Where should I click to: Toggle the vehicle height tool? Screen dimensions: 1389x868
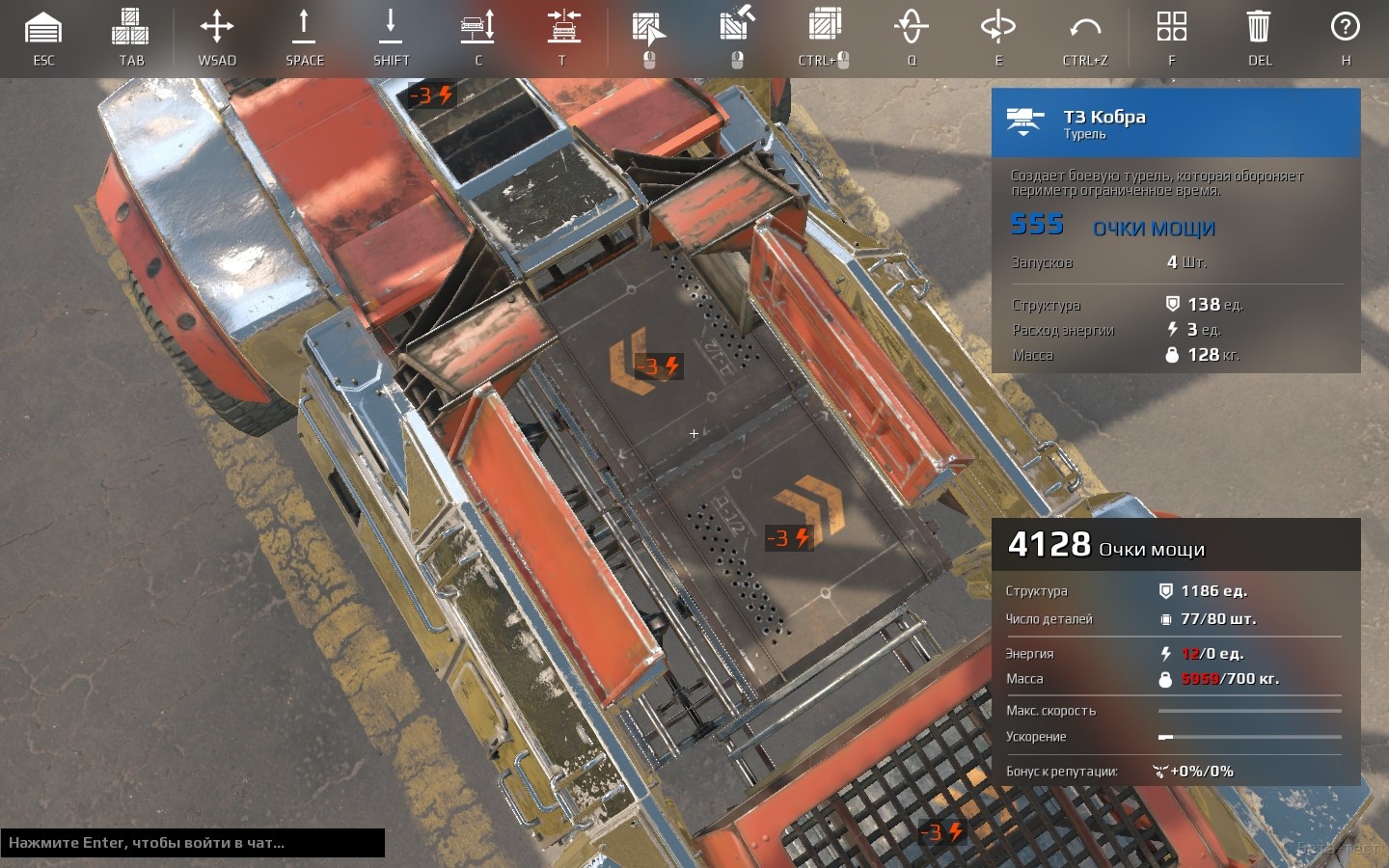coord(477,27)
